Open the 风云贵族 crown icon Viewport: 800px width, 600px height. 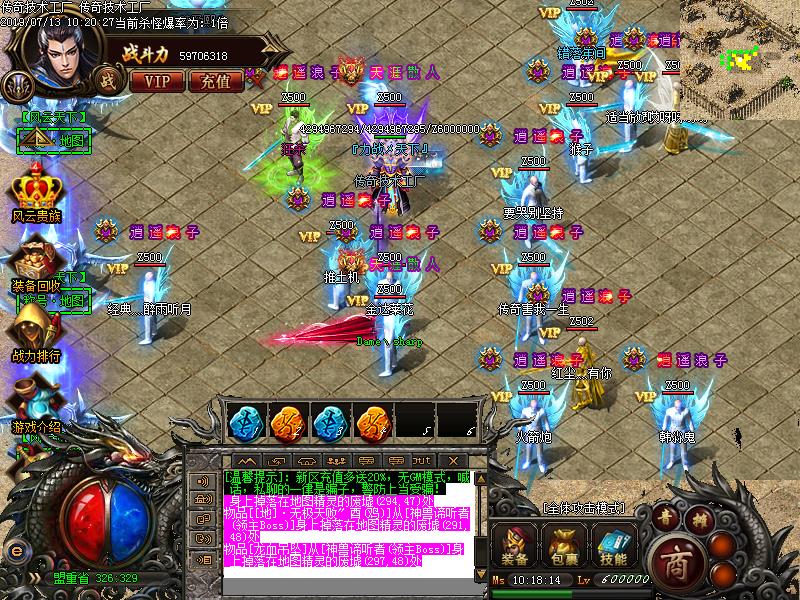coord(37,188)
